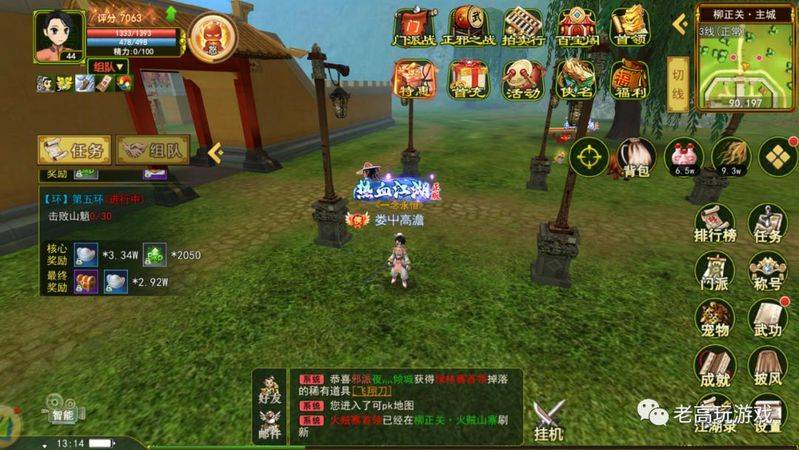Switch to the 任务 quest tab
The image size is (799, 450).
(73, 150)
